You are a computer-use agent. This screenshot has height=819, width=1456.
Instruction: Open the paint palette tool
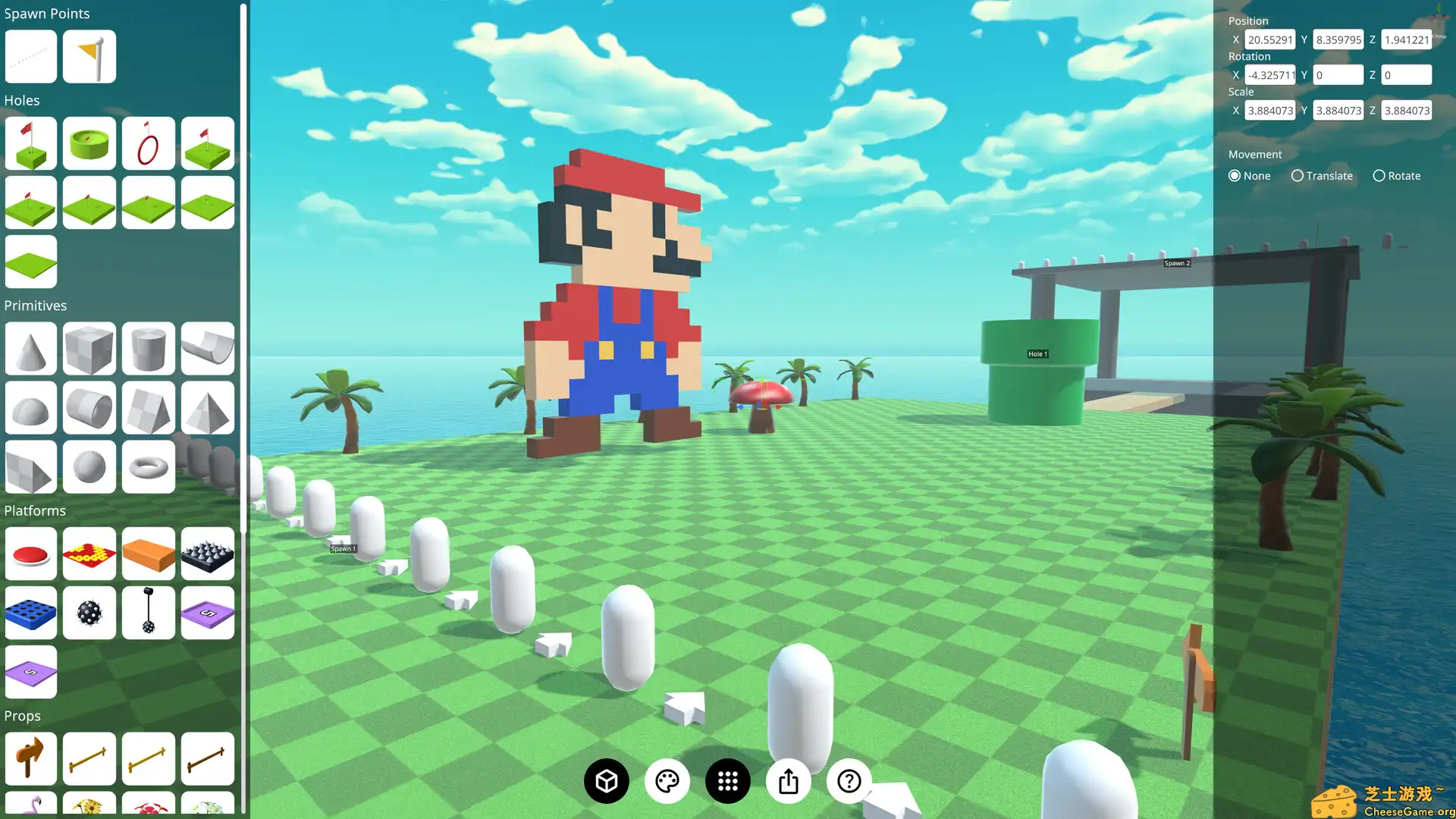[667, 780]
